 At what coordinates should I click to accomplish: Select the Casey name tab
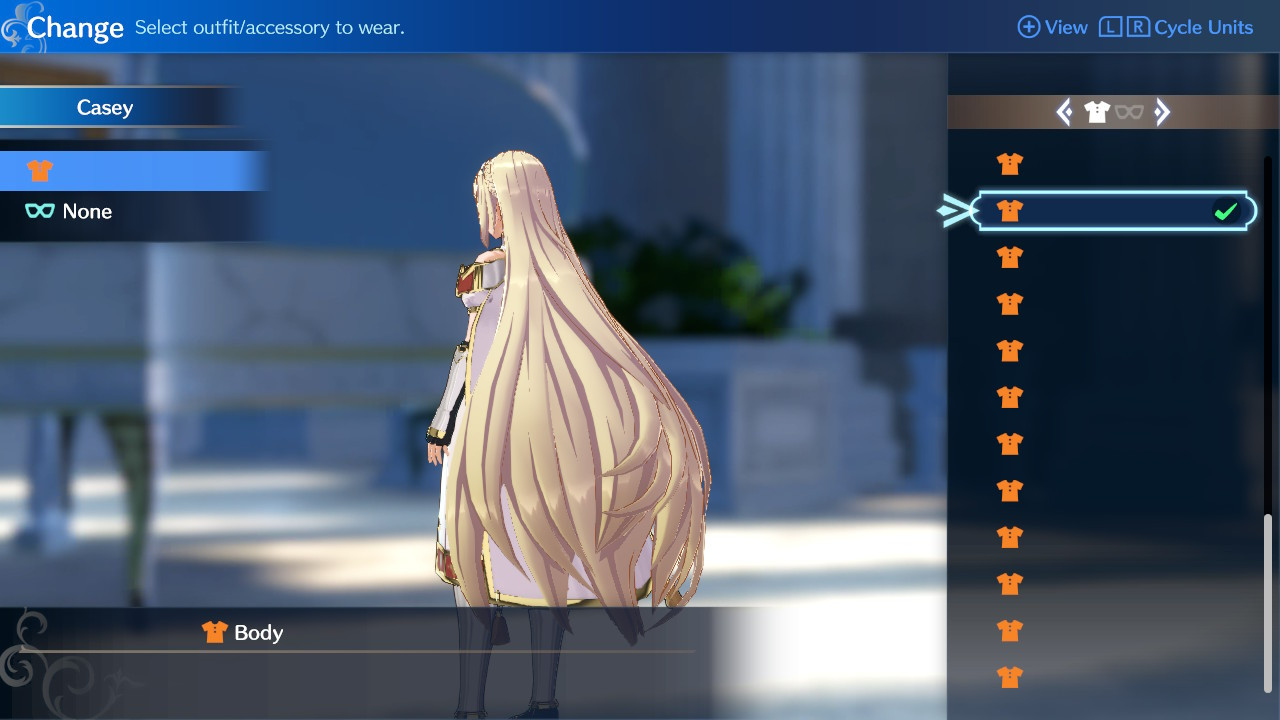(x=105, y=107)
